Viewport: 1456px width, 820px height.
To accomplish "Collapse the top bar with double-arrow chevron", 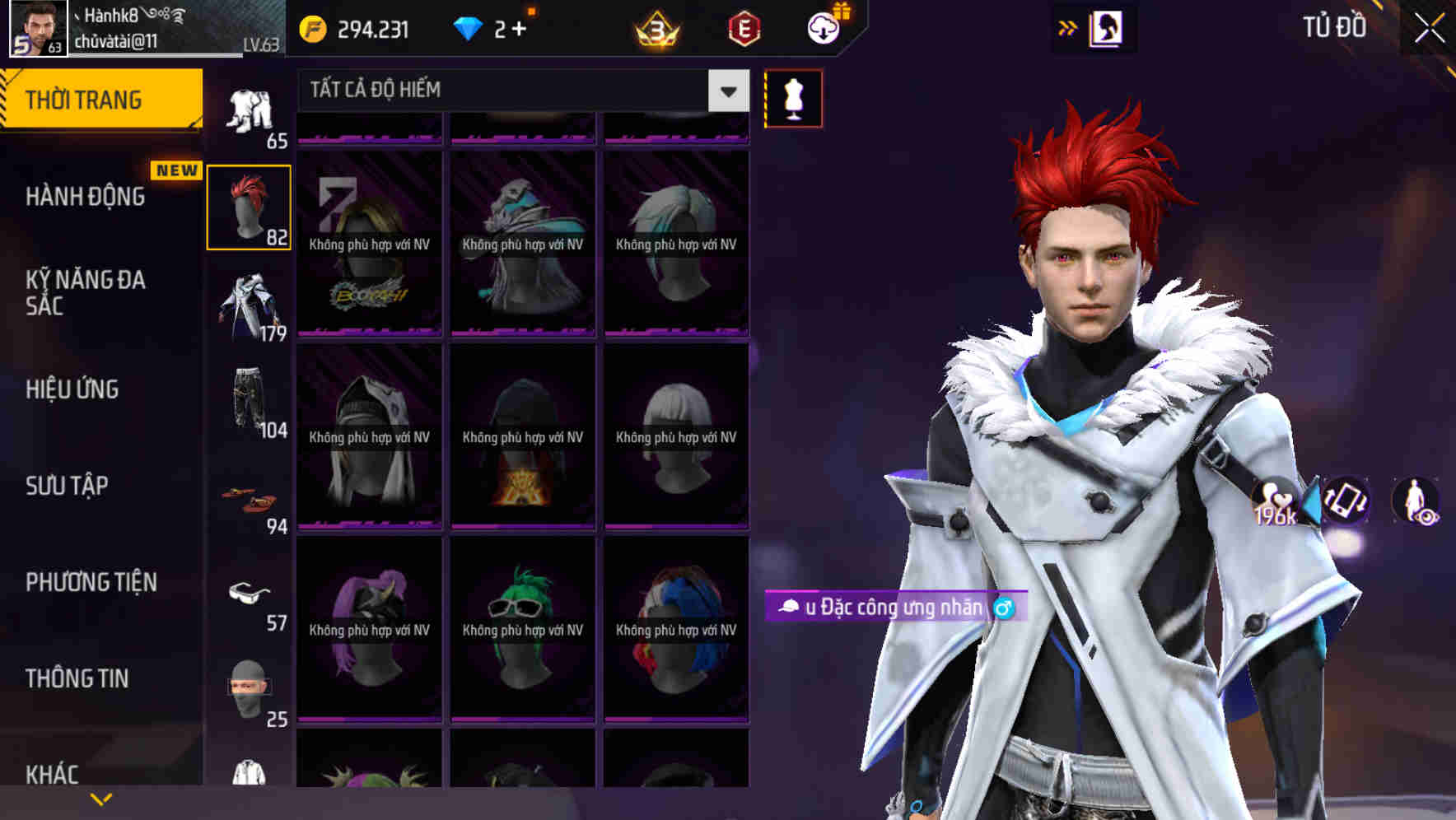I will coord(1068,26).
